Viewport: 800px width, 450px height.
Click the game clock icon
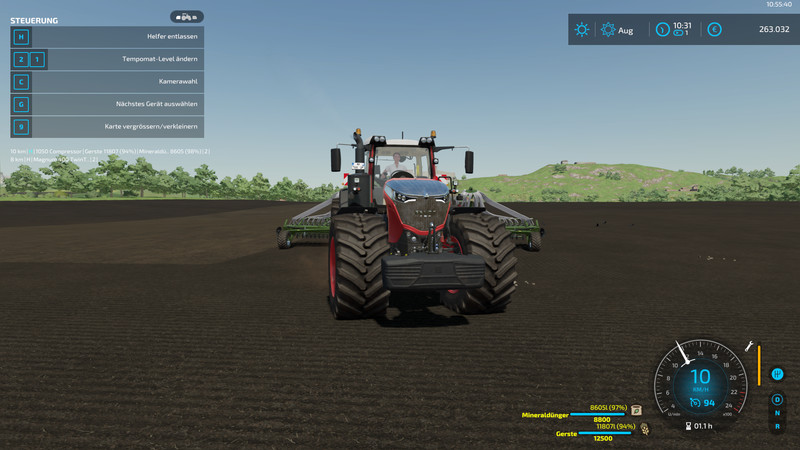point(662,30)
